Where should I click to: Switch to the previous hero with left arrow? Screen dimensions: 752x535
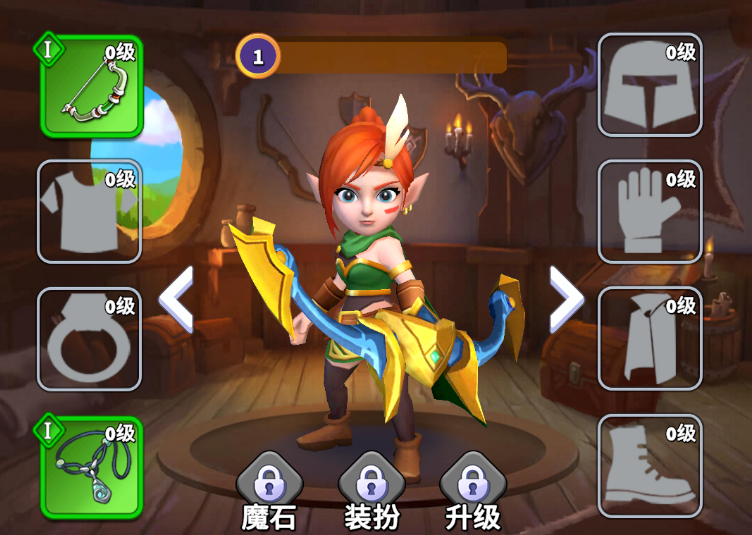(177, 299)
